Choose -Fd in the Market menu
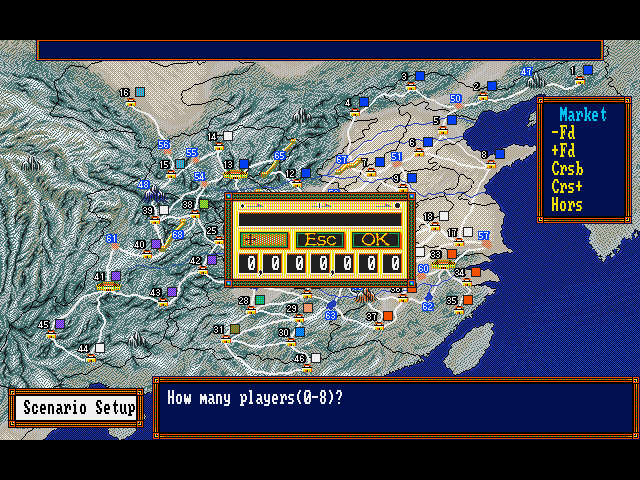This screenshot has height=480, width=640. [564, 133]
